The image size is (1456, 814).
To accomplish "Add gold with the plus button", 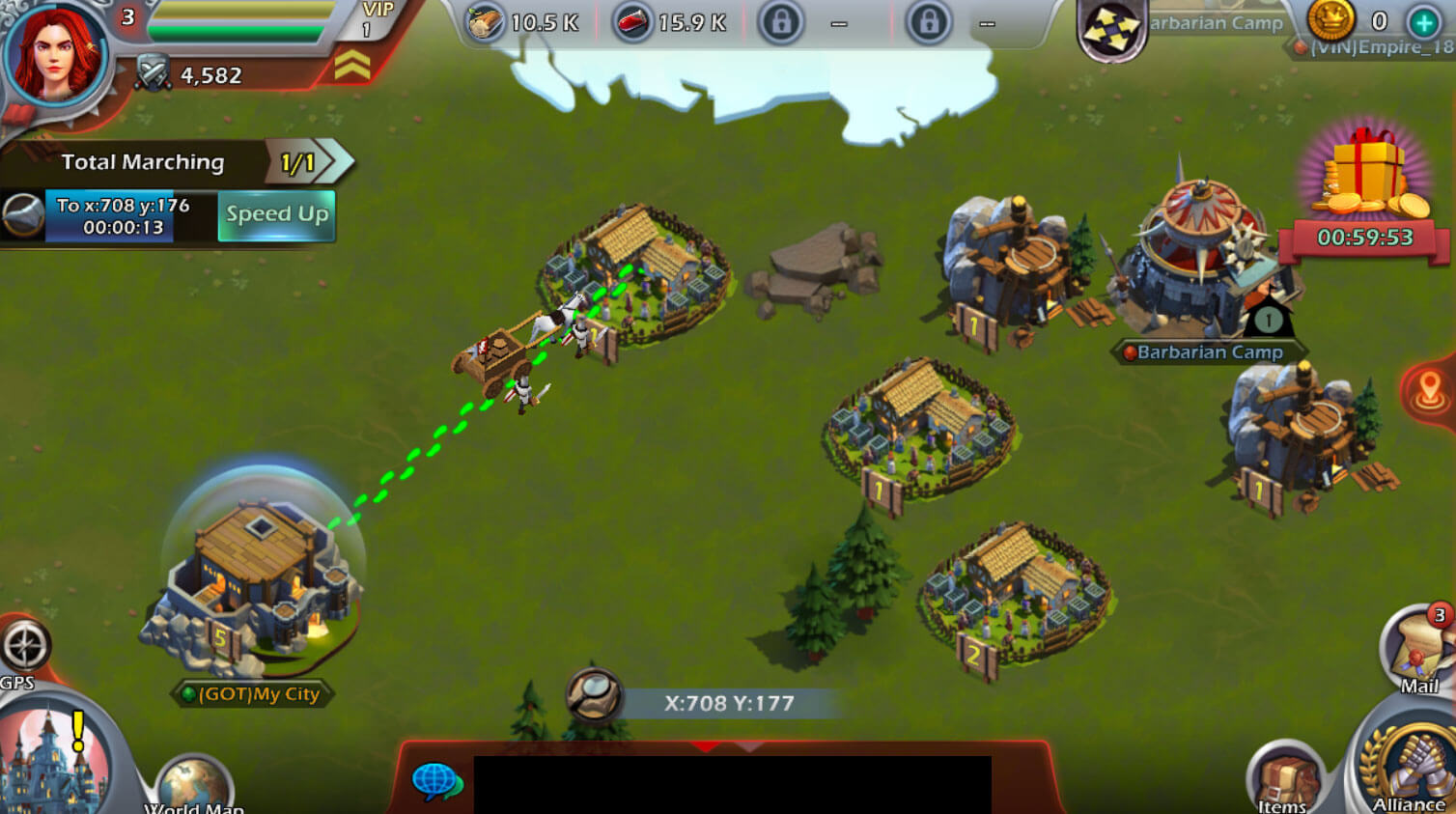I will point(1424,21).
